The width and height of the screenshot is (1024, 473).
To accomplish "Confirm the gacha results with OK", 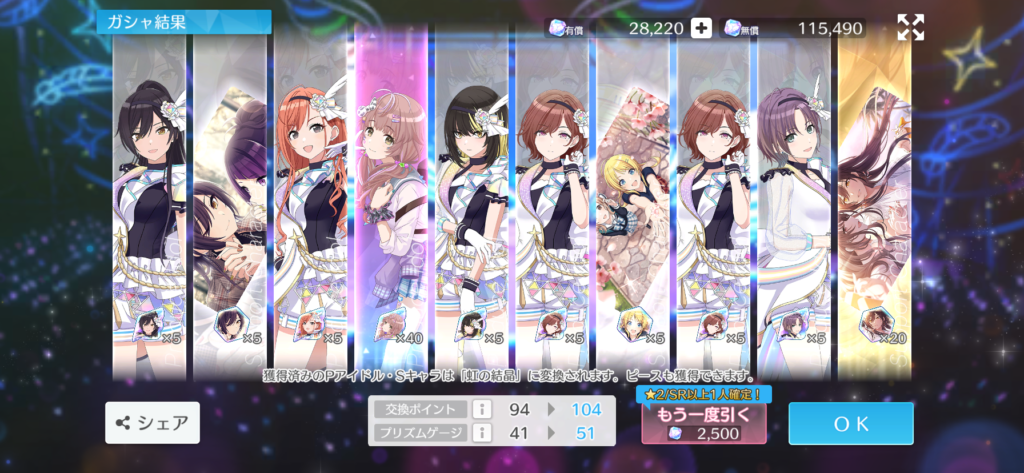I will [x=850, y=423].
